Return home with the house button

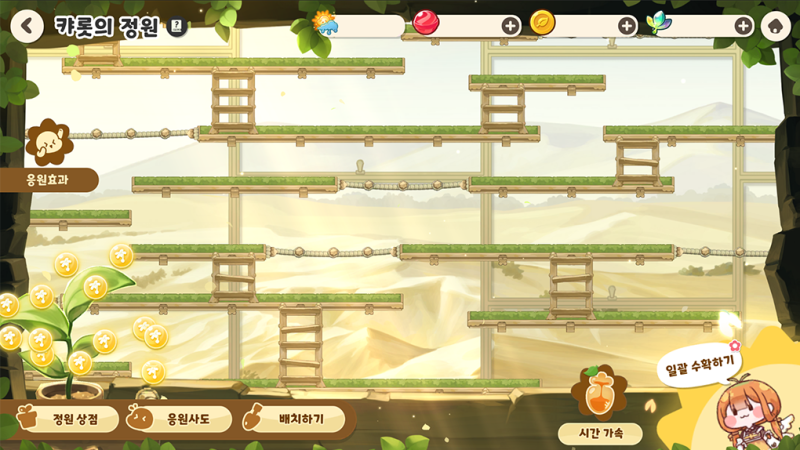pyautogui.click(x=776, y=26)
